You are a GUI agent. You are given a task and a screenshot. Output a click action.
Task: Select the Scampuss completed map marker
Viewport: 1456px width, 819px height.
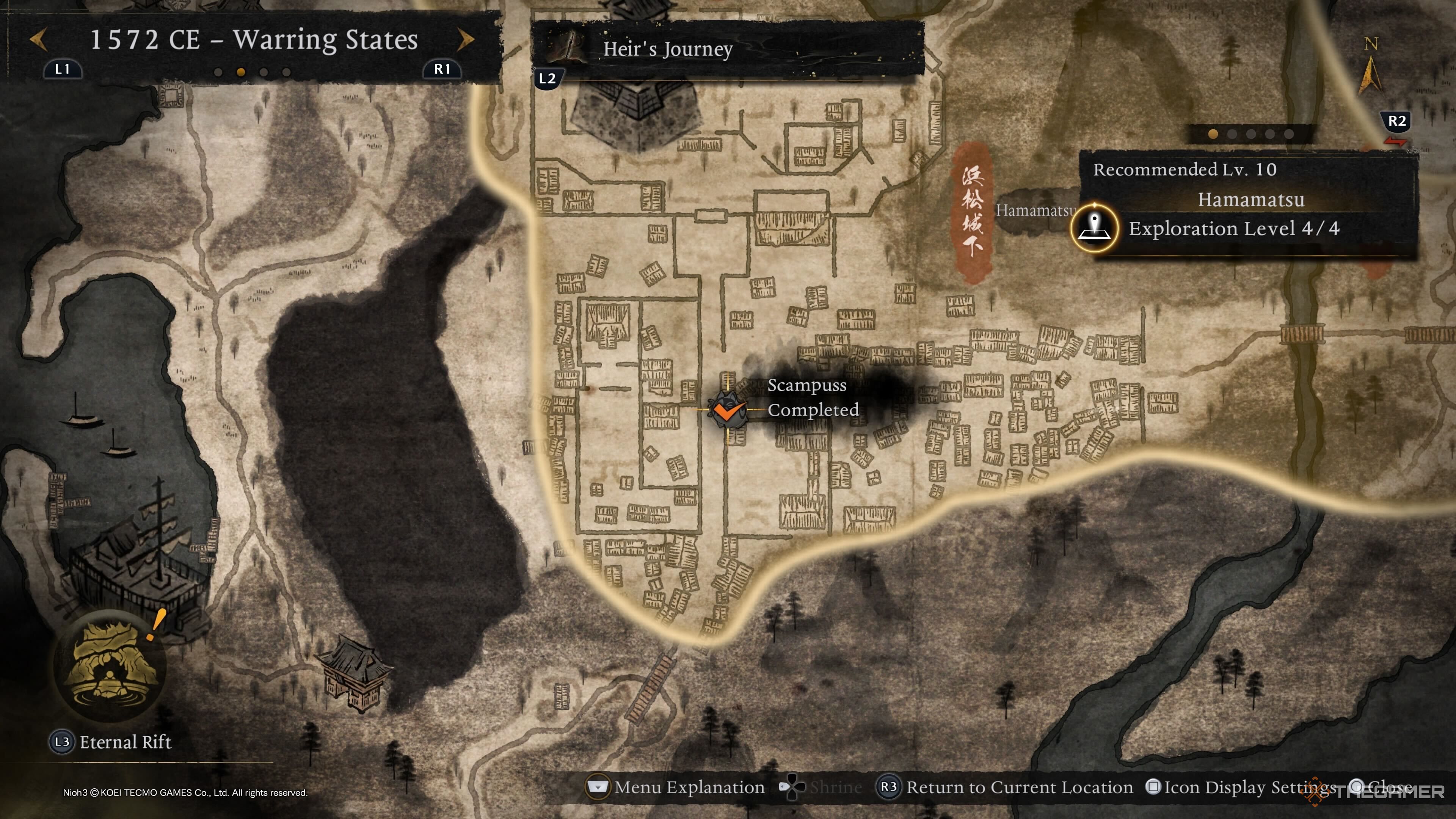[x=727, y=409]
